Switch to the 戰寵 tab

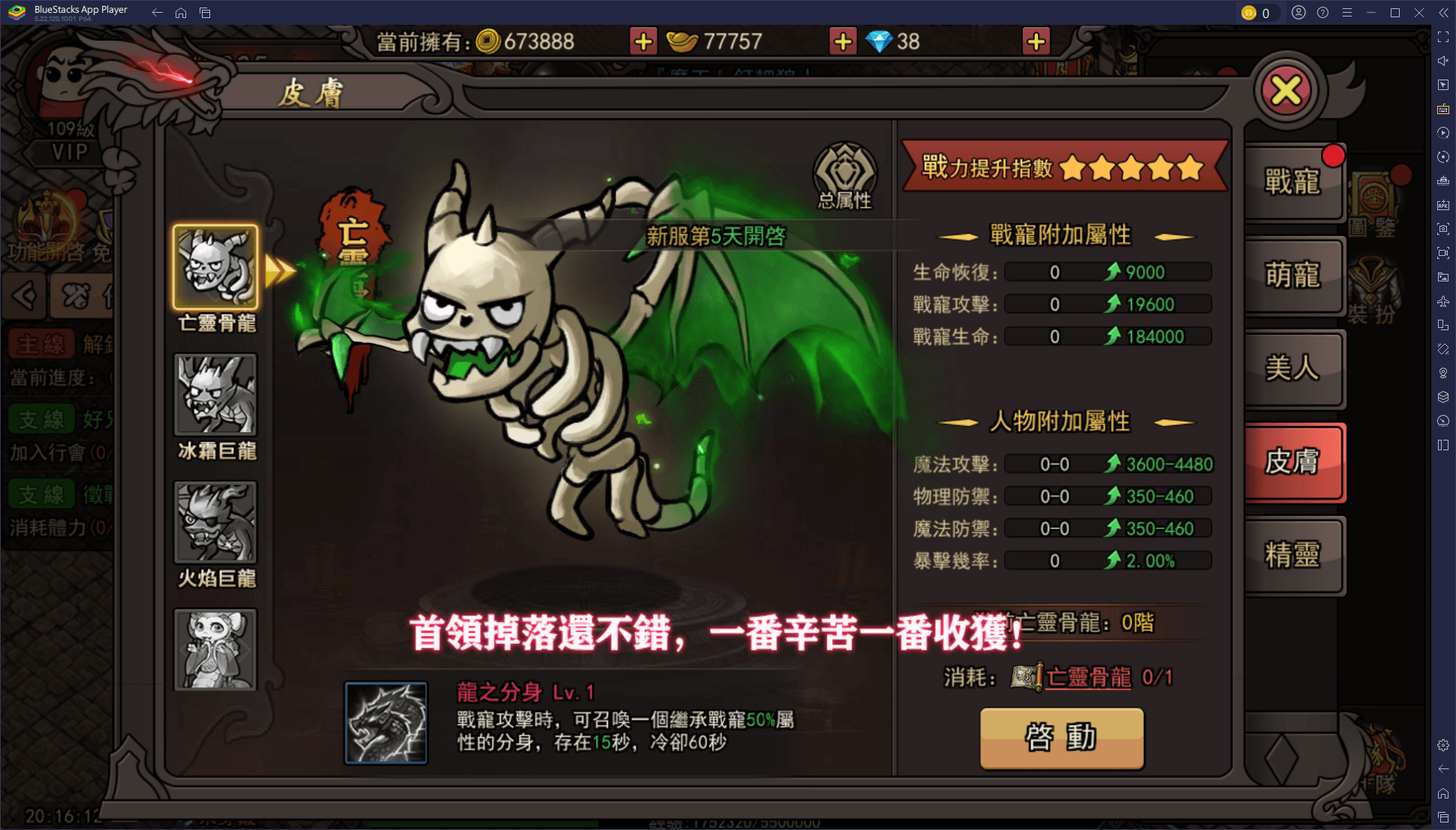(x=1295, y=184)
